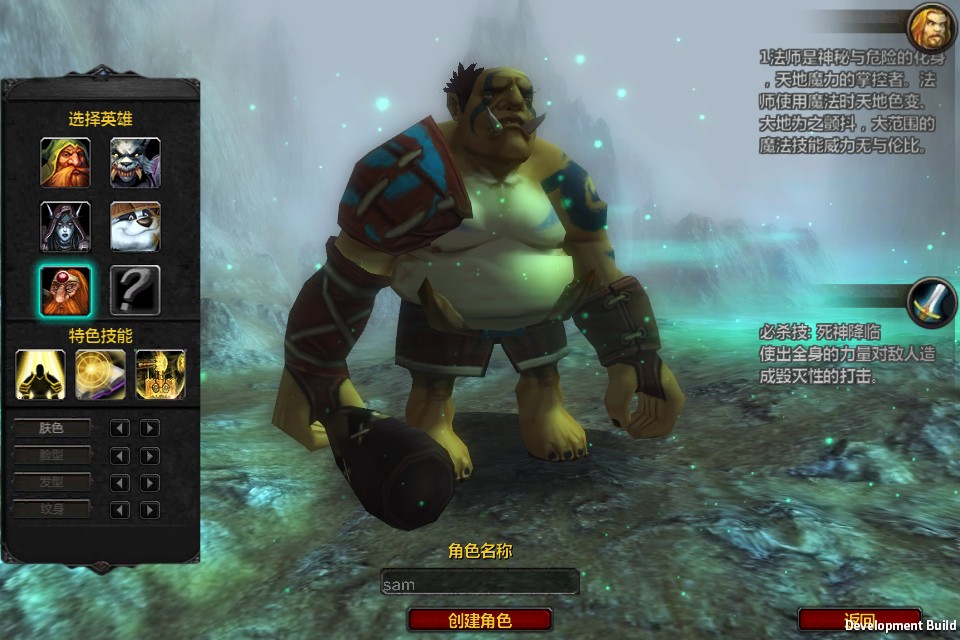Screen dimensions: 960x640
Task: Choose the highlighted goblin hero with red gem
Action: [65, 290]
